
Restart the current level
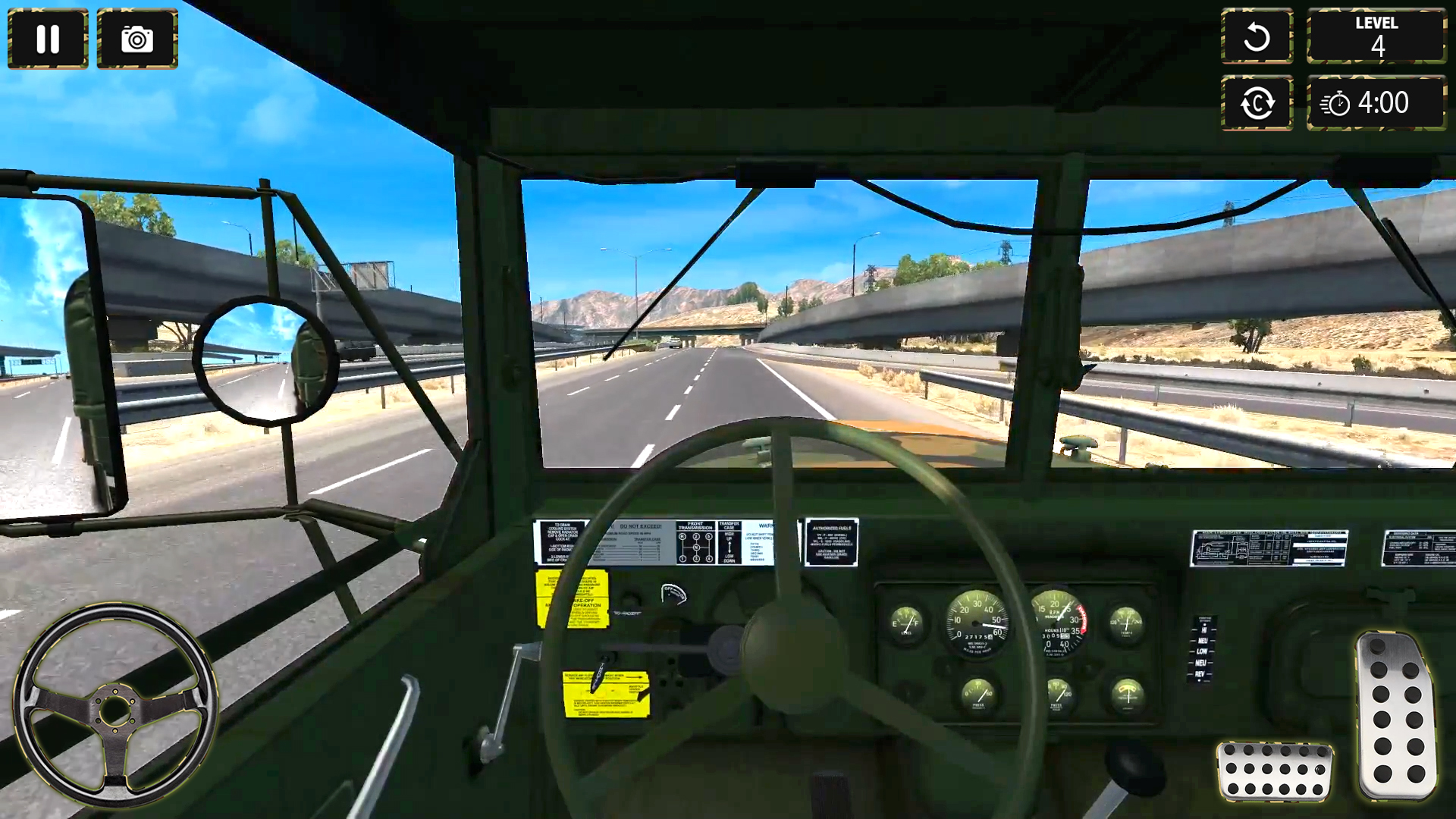pos(1257,36)
